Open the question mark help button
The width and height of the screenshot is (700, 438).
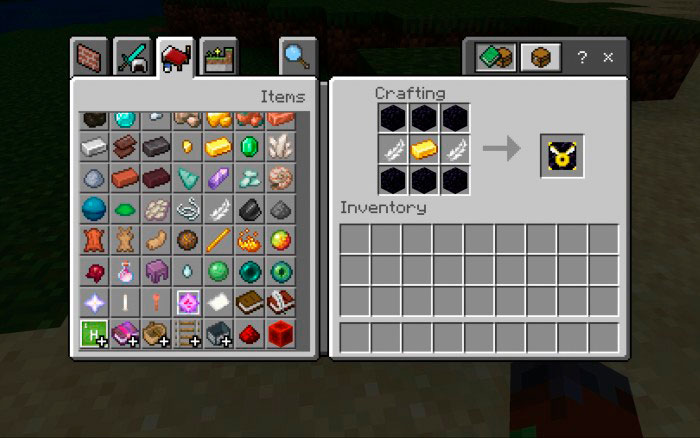(582, 58)
